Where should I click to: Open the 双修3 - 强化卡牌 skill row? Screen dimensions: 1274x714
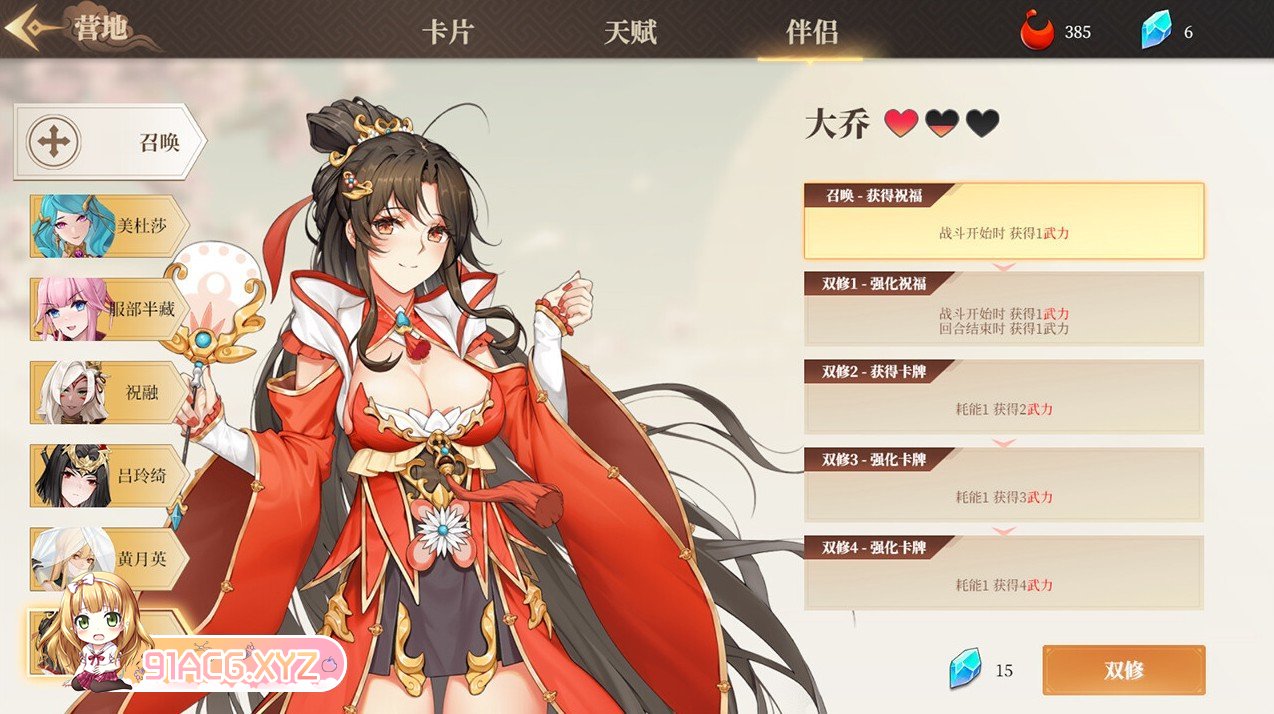[1003, 485]
